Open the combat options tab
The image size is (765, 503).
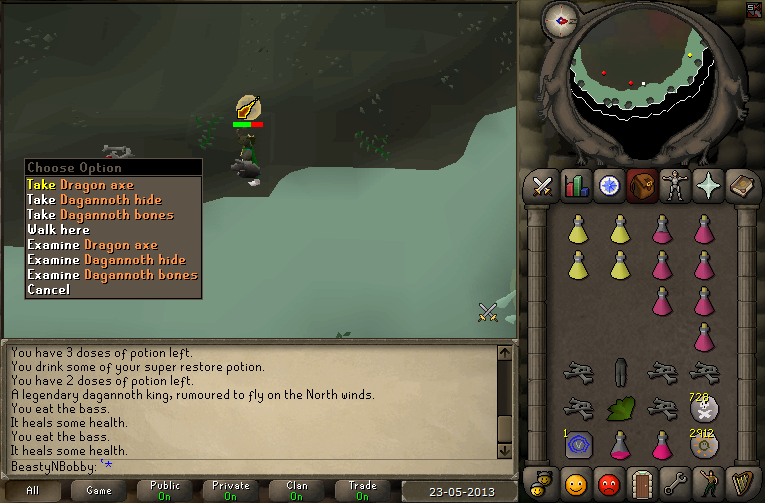pos(542,187)
